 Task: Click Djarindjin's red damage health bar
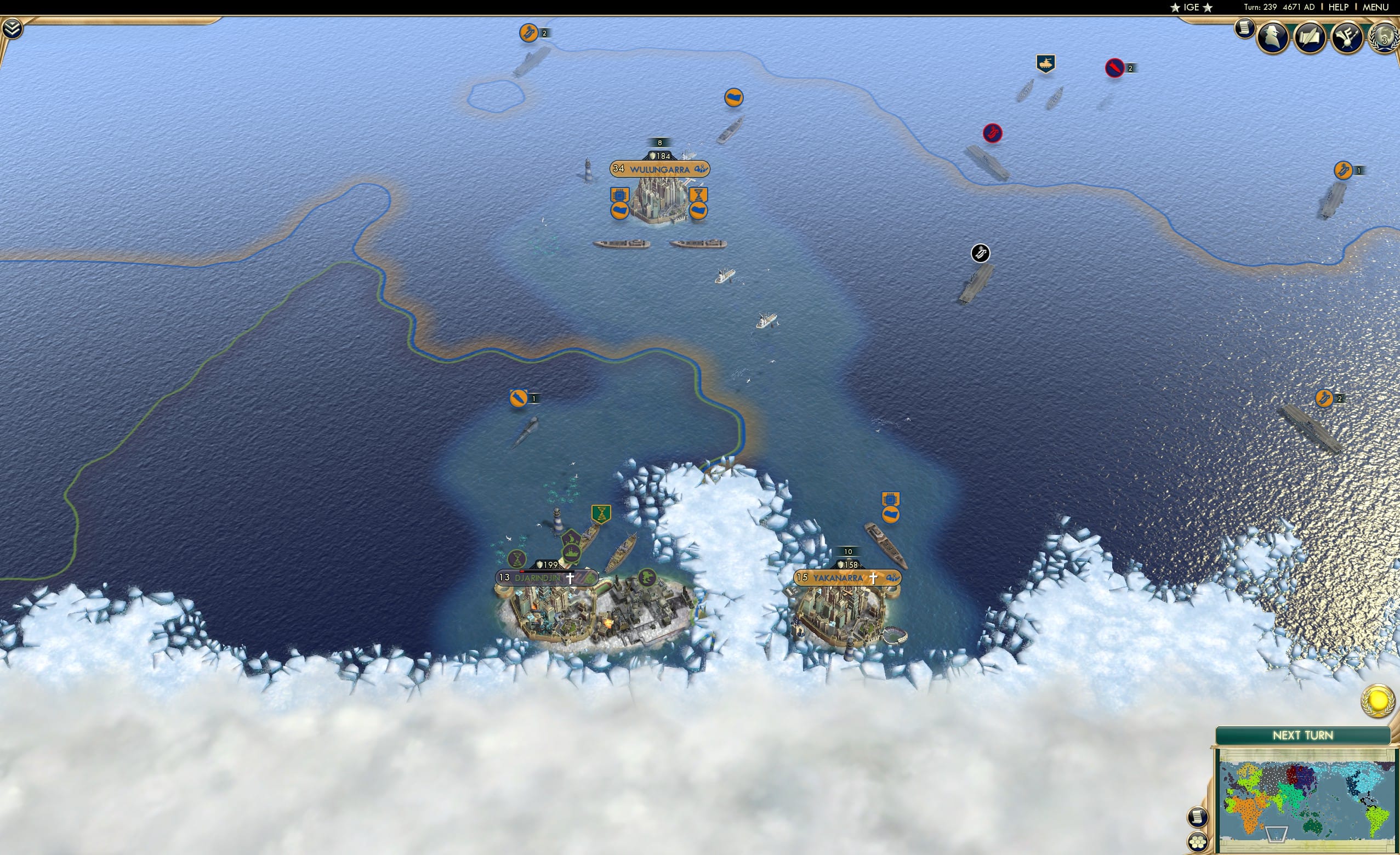pyautogui.click(x=523, y=572)
